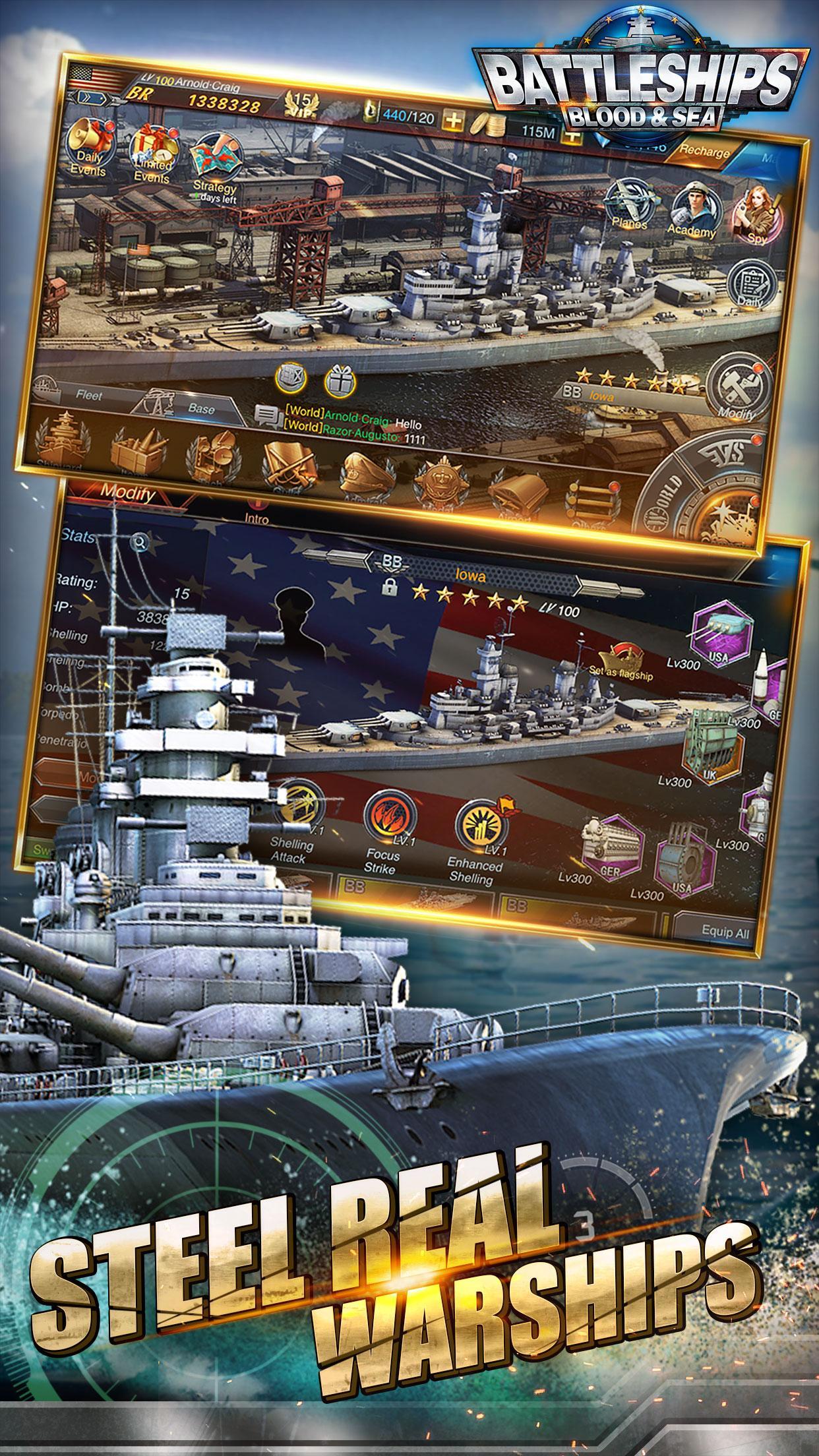Viewport: 819px width, 1456px height.
Task: Set Iowa as flagship
Action: (626, 661)
